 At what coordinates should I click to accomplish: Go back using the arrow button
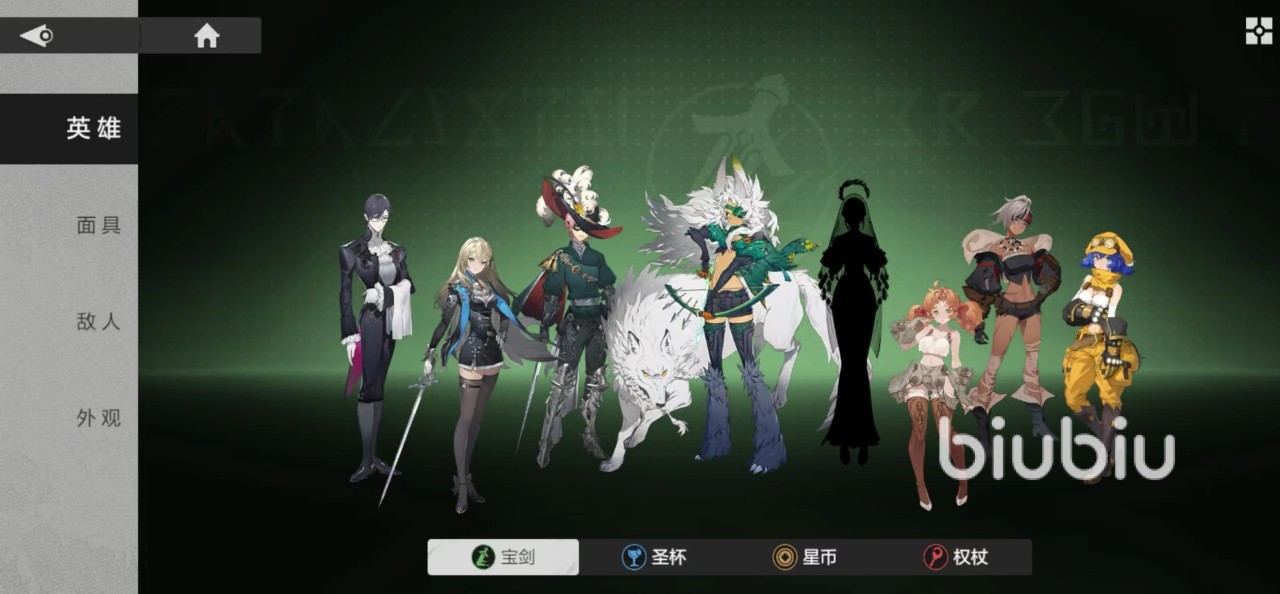pos(38,36)
